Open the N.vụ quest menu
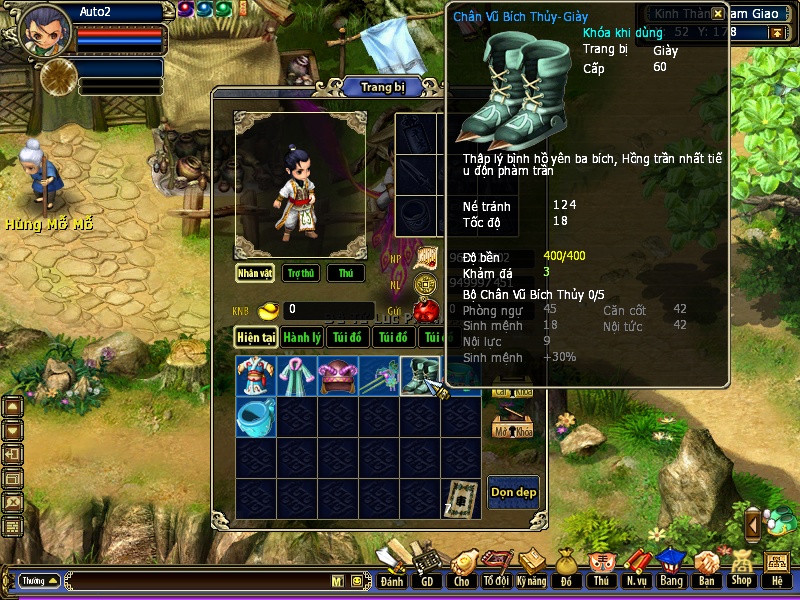The image size is (800, 600). click(635, 569)
